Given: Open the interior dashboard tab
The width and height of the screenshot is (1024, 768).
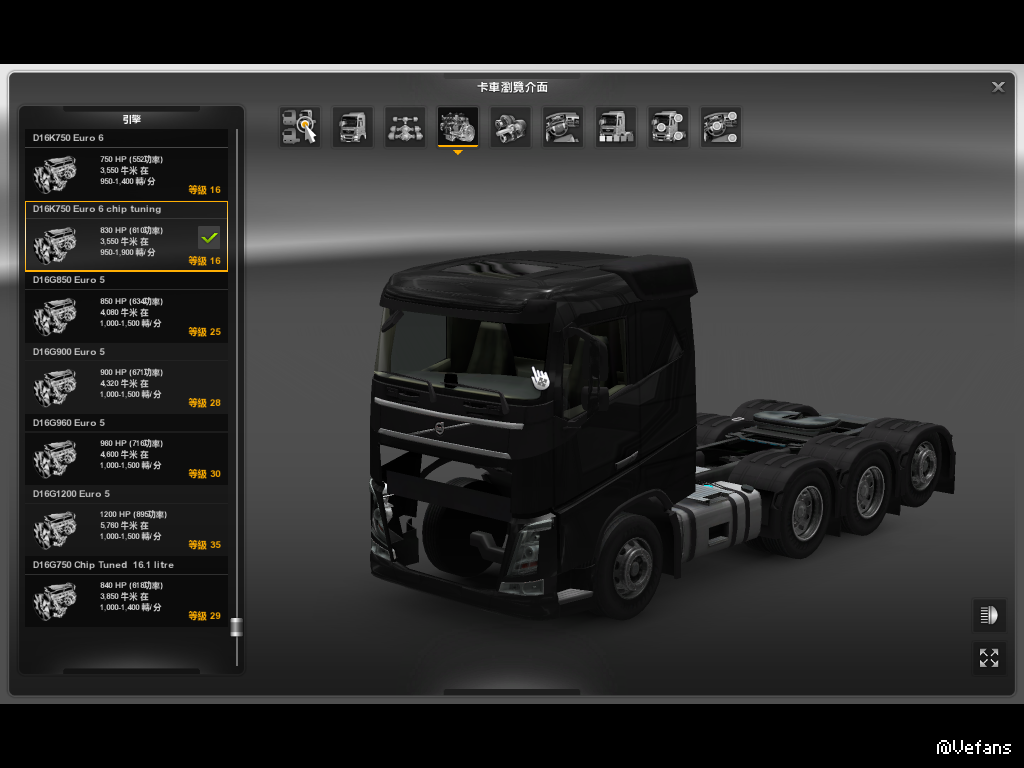Looking at the screenshot, I should click(563, 127).
